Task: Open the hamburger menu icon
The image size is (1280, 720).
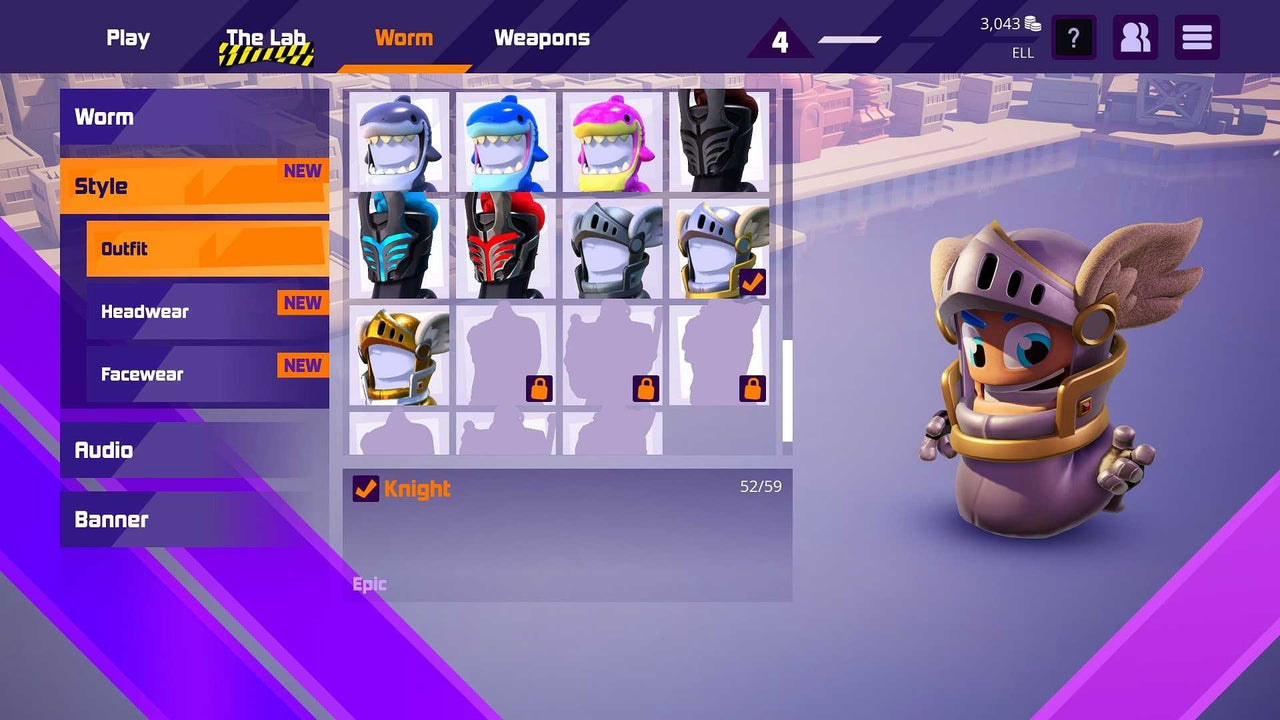Action: [1196, 38]
